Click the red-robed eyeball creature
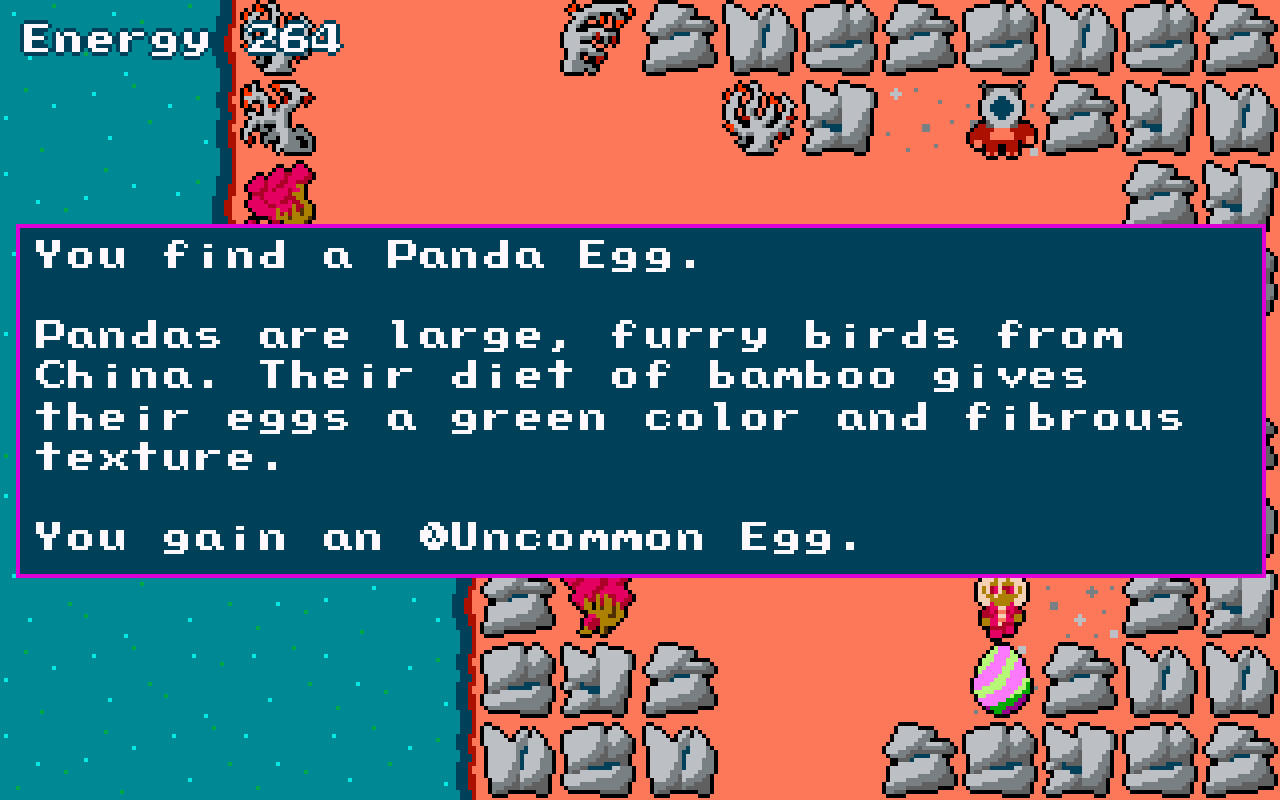1280x800 pixels. [x=1000, y=118]
